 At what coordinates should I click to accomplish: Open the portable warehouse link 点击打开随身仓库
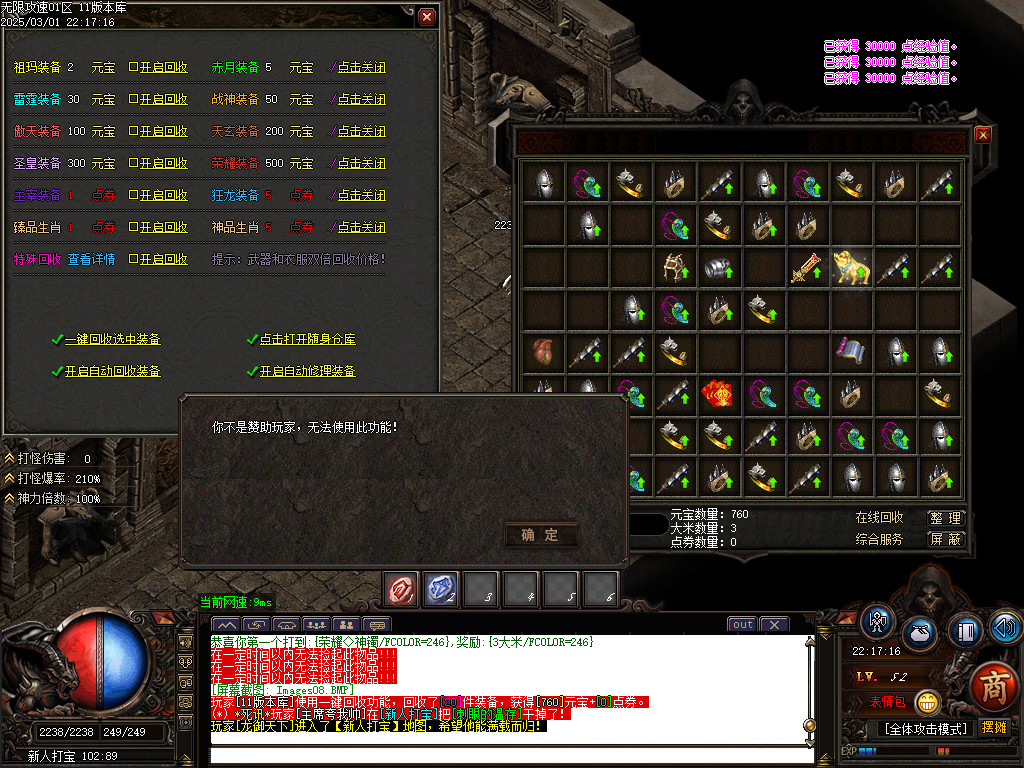tap(307, 340)
